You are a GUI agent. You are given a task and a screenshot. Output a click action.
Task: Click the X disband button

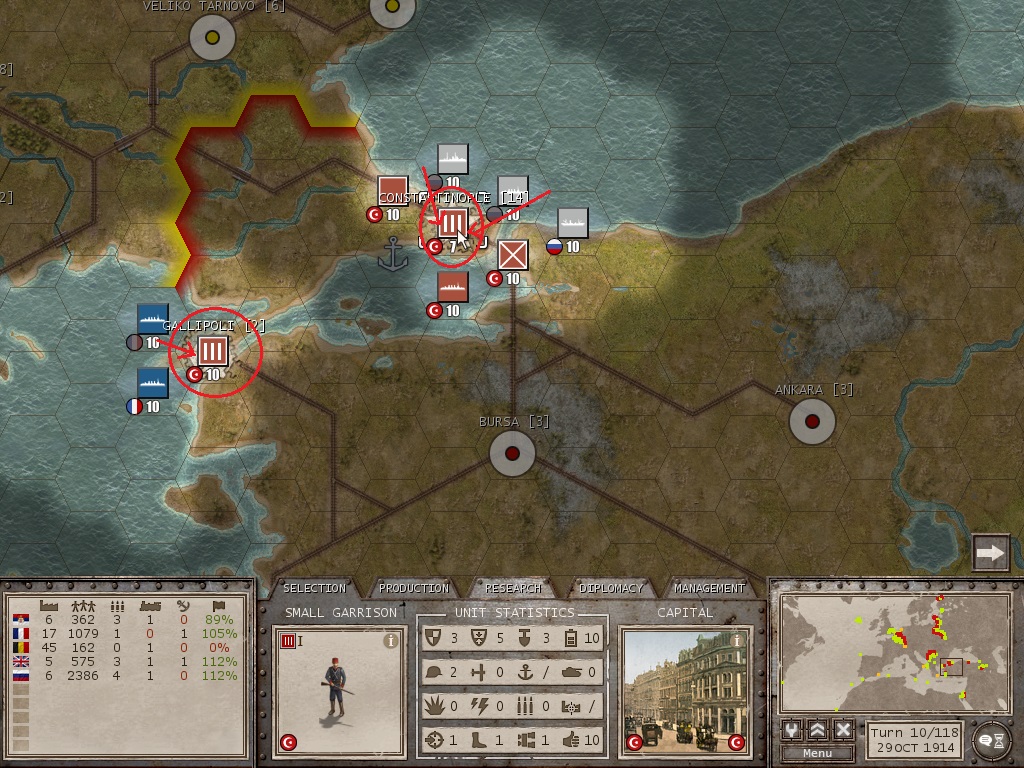tap(843, 730)
